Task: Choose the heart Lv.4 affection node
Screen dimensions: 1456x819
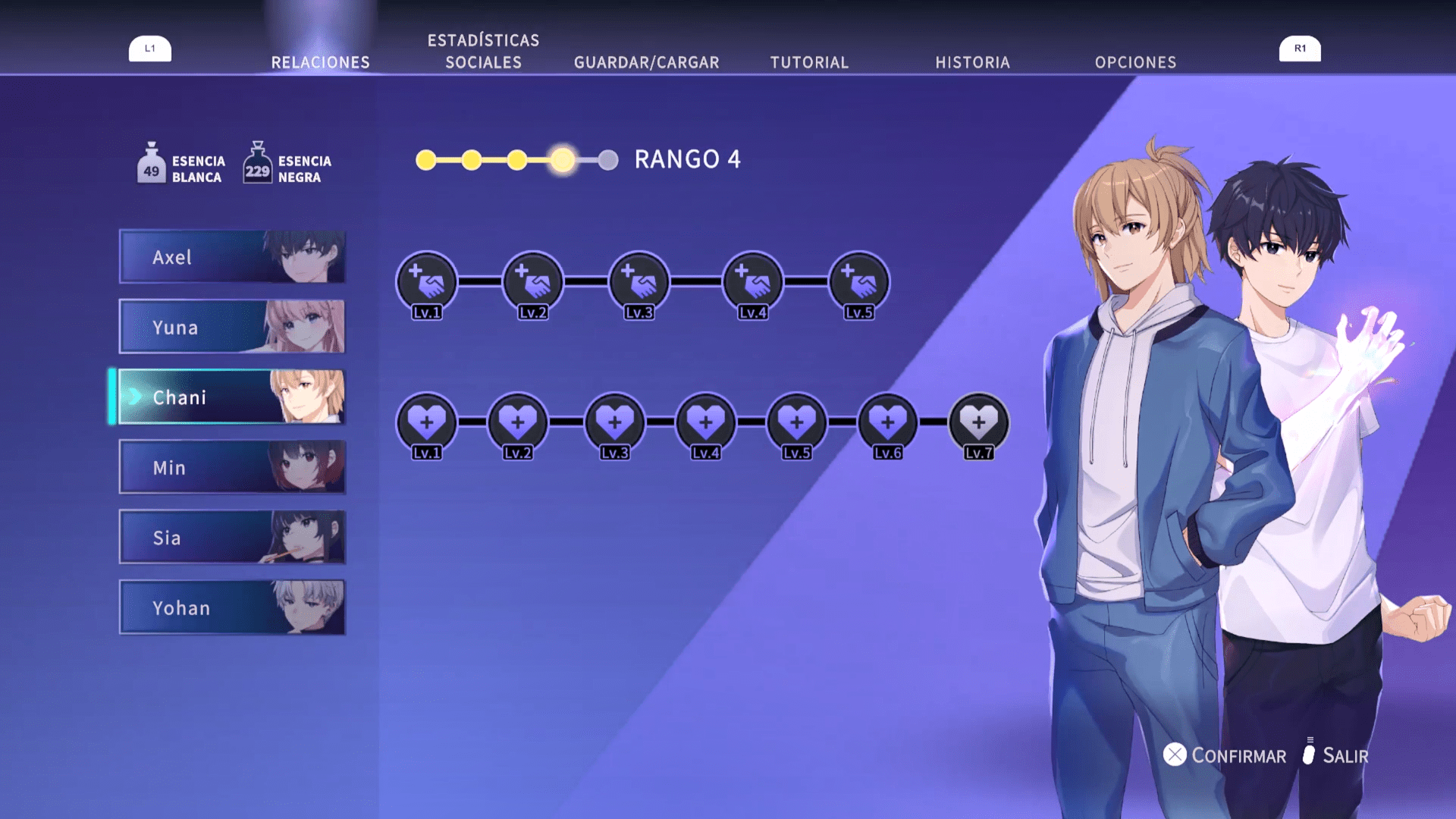Action: 706,422
